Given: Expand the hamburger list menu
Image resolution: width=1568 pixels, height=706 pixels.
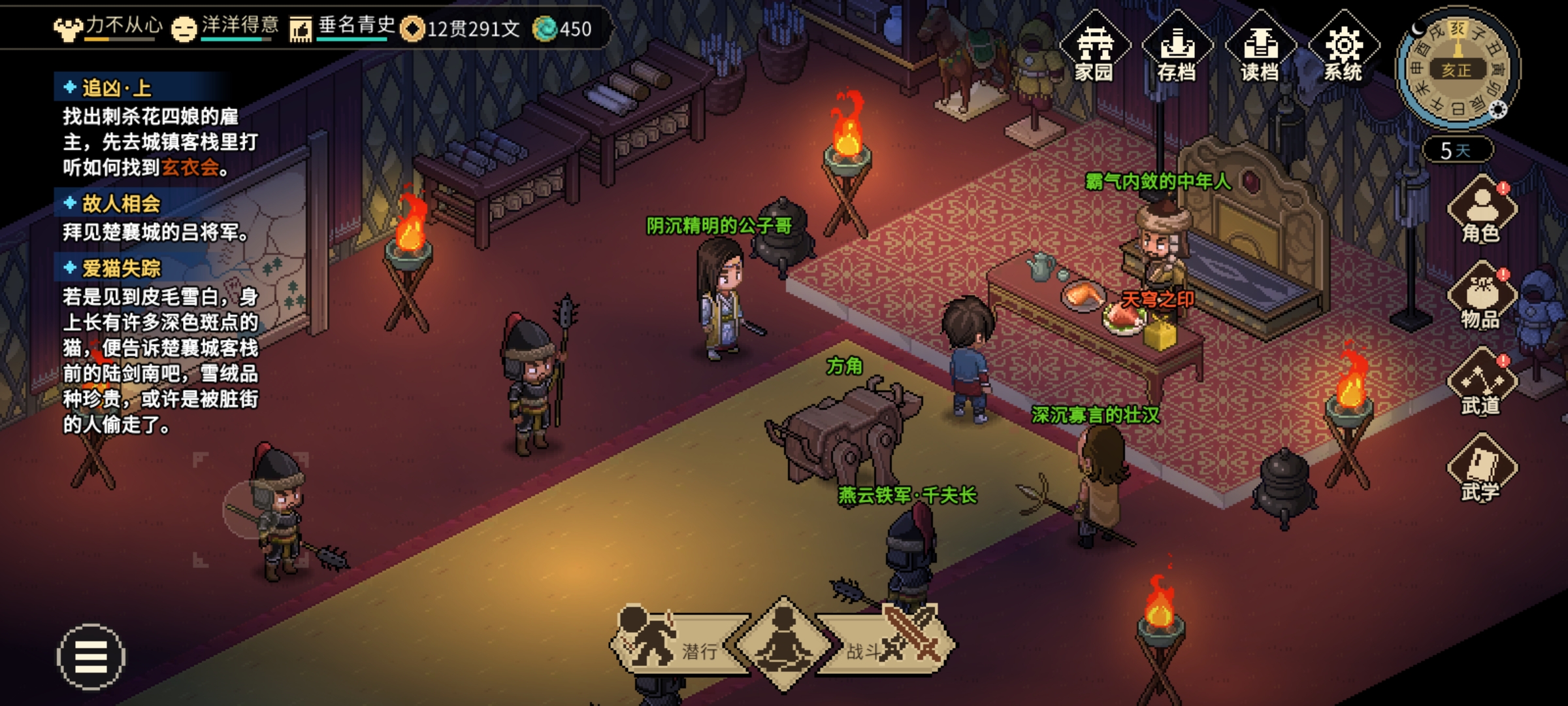Looking at the screenshot, I should pos(91,656).
